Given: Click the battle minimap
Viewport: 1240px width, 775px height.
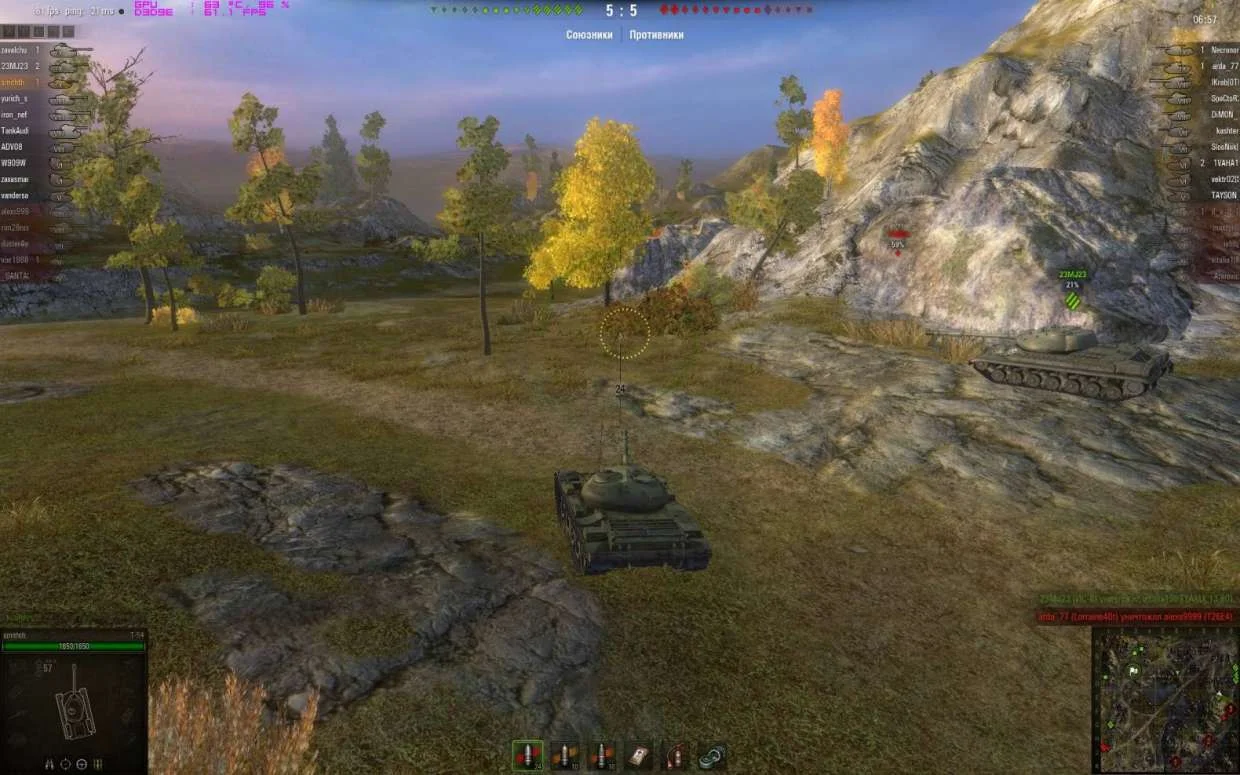Looking at the screenshot, I should (x=1165, y=701).
